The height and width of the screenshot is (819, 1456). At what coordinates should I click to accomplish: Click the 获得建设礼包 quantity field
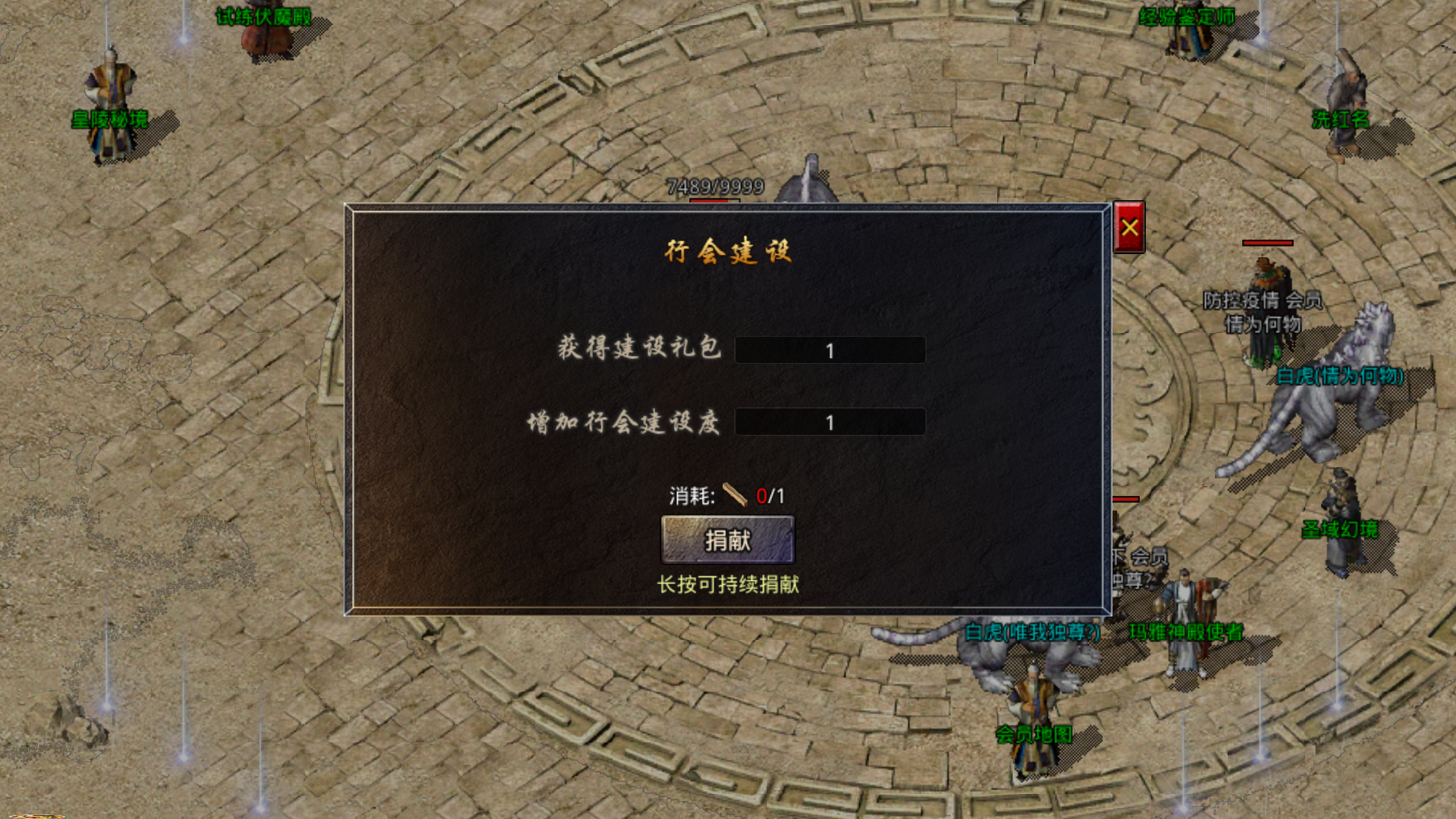click(830, 350)
